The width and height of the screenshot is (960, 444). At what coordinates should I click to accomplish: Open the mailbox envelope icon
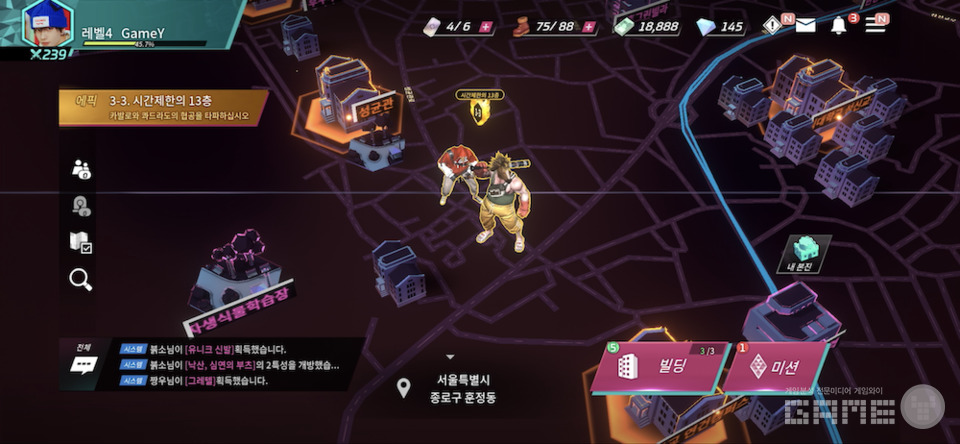(x=805, y=25)
